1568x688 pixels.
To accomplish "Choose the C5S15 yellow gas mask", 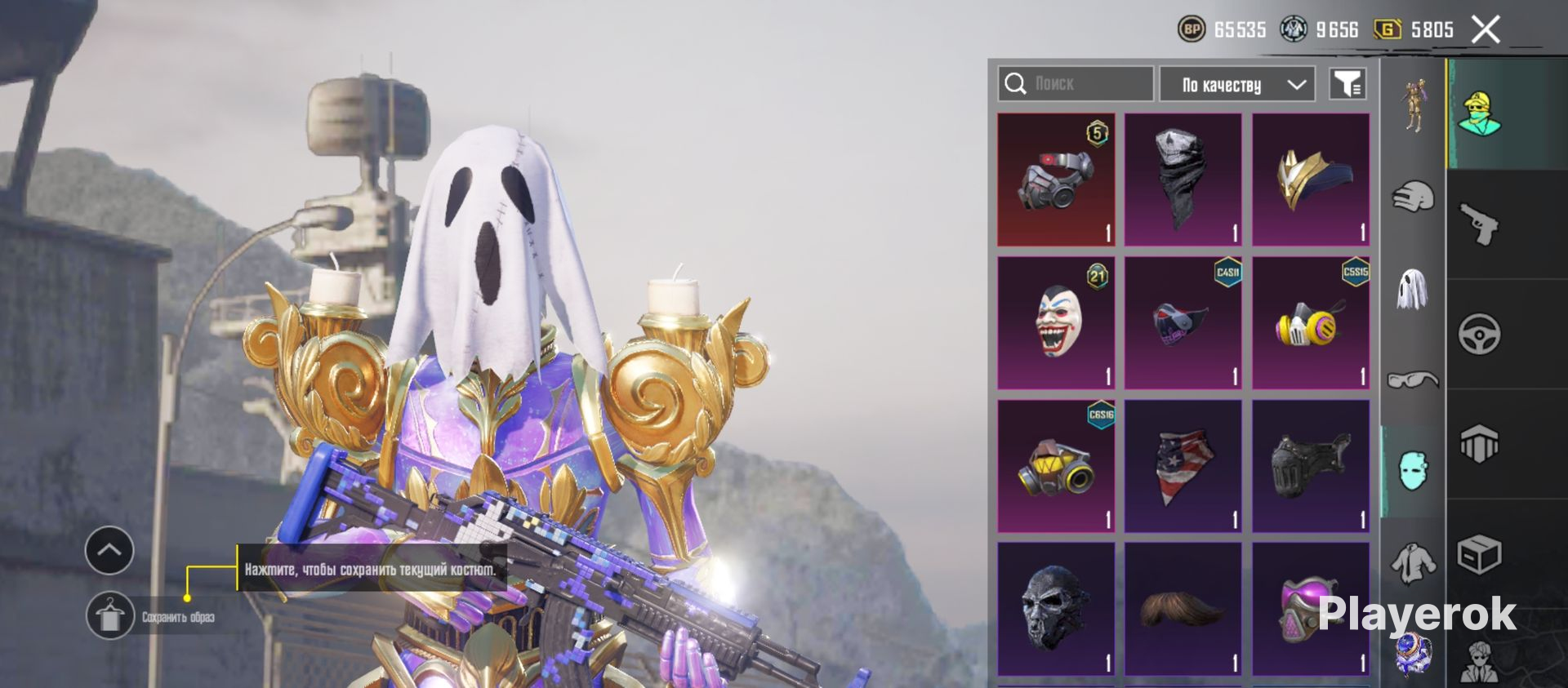I will tap(1310, 323).
